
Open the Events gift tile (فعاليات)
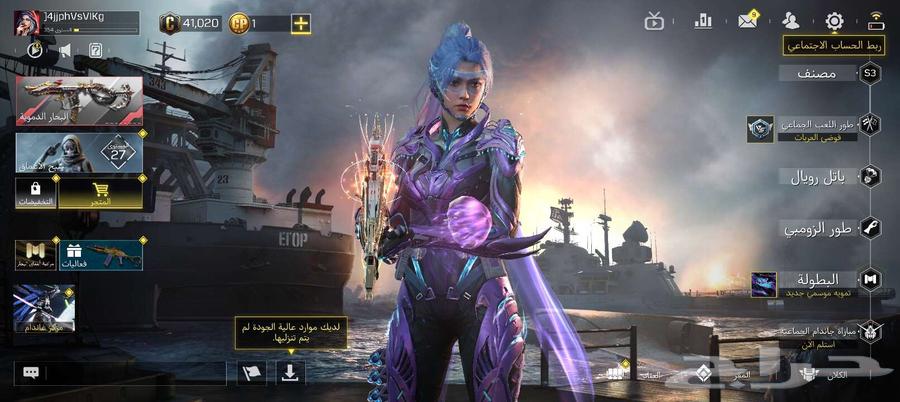point(100,255)
